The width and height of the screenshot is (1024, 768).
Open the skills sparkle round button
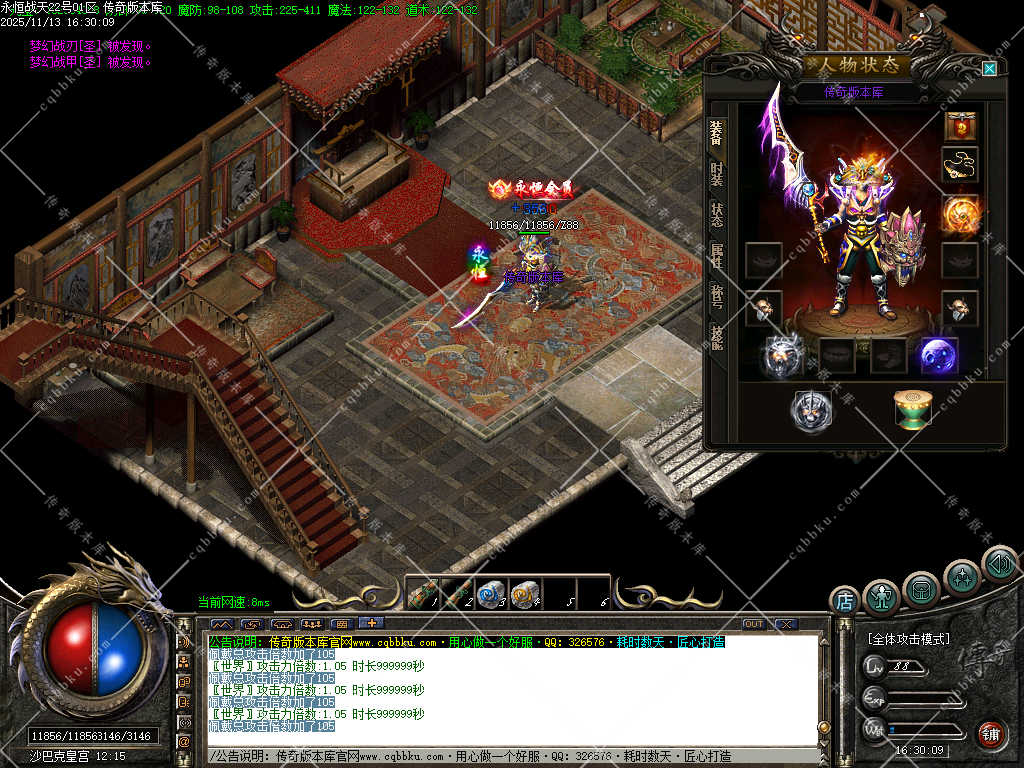(962, 576)
